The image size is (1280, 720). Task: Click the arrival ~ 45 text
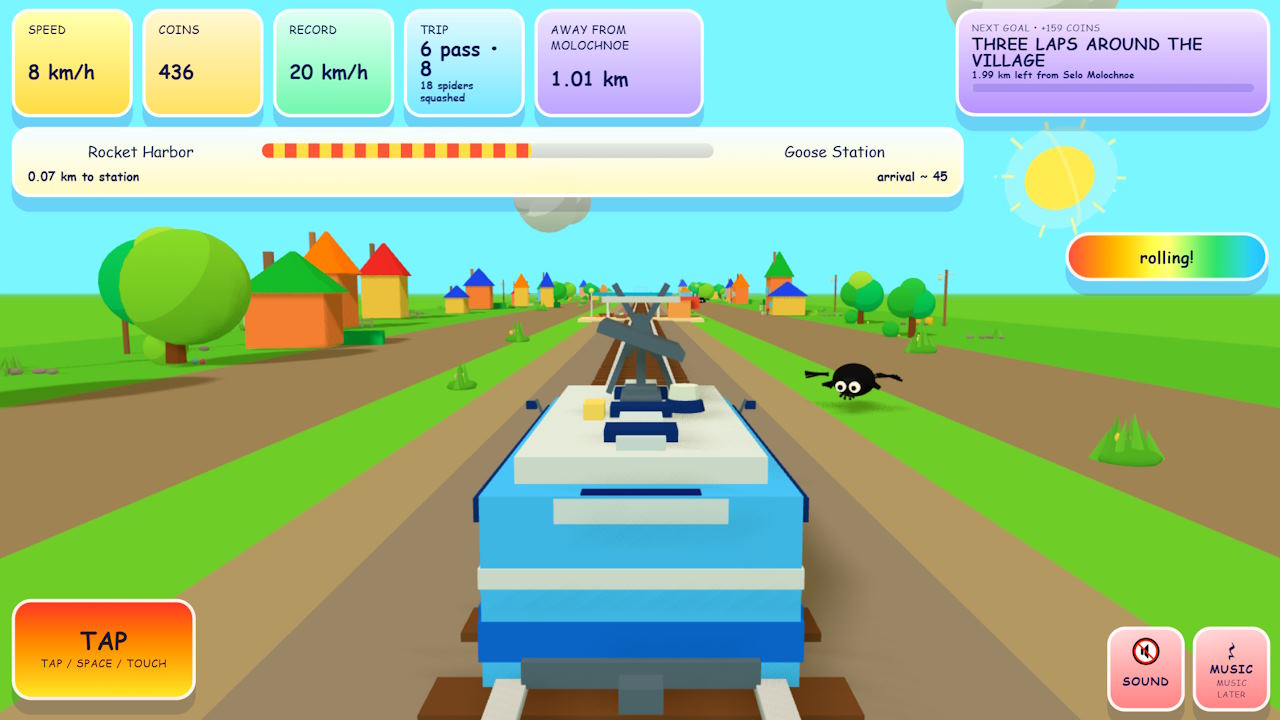(x=910, y=175)
